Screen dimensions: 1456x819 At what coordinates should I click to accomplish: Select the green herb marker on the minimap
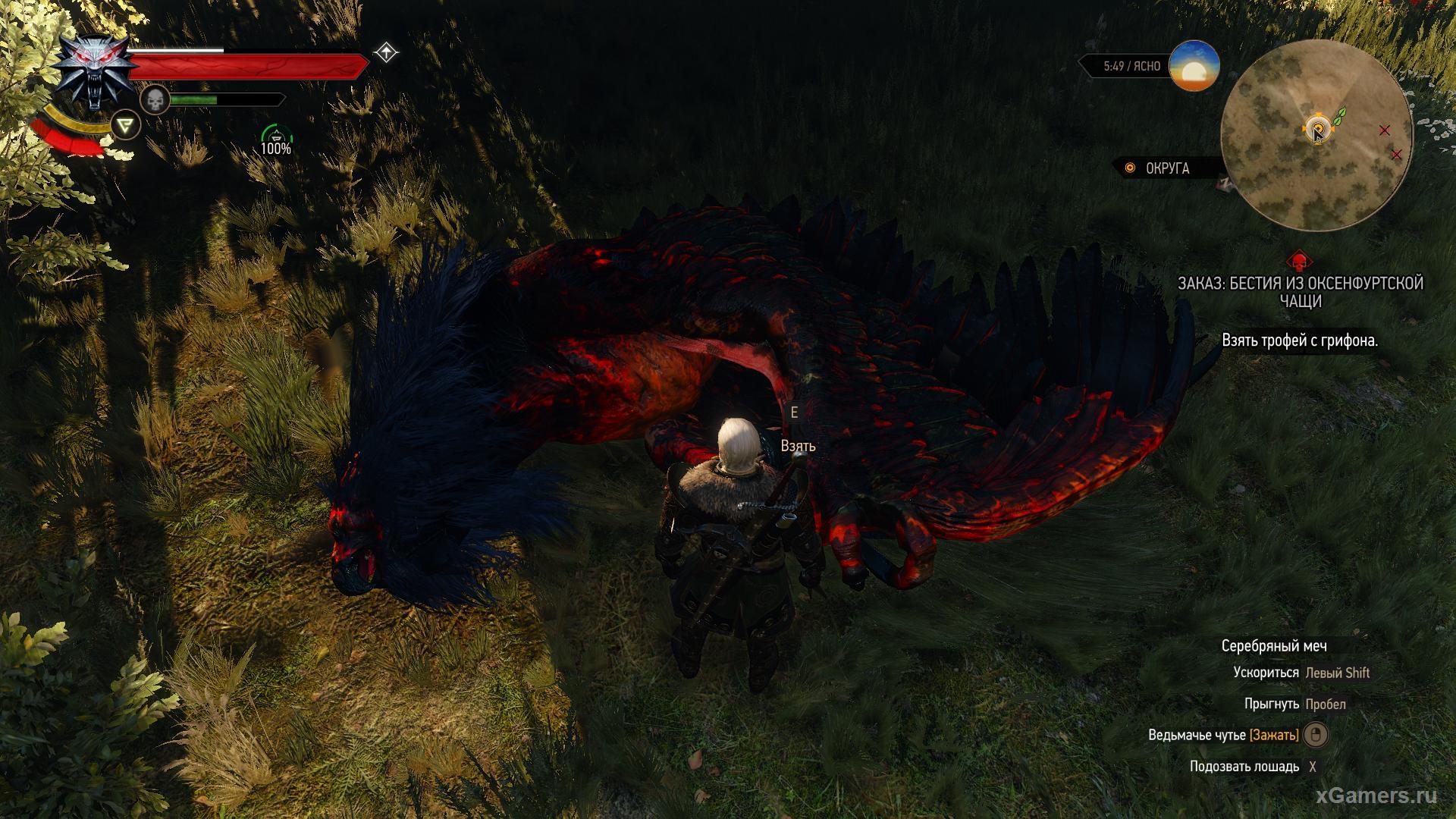pos(1339,116)
